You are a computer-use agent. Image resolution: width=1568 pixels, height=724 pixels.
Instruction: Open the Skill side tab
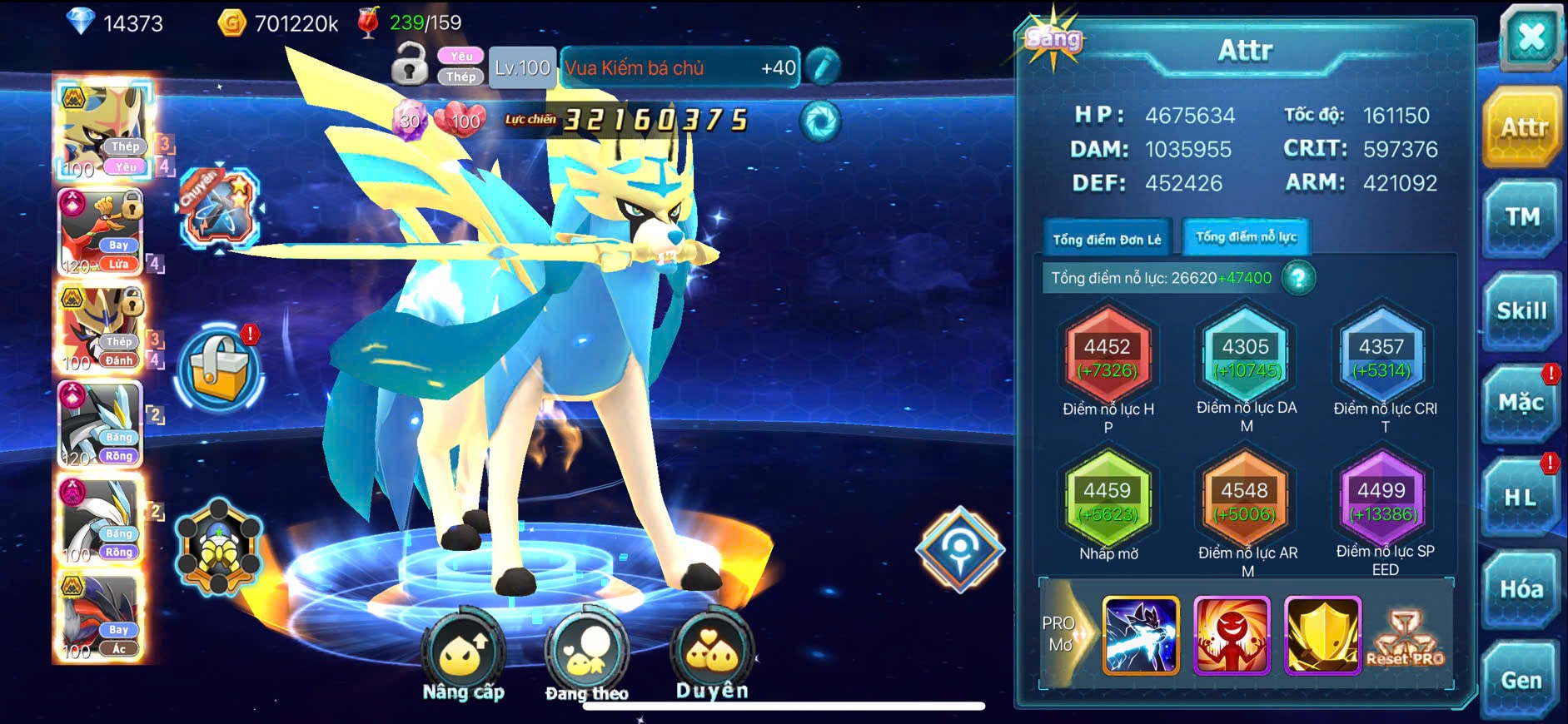tap(1521, 312)
